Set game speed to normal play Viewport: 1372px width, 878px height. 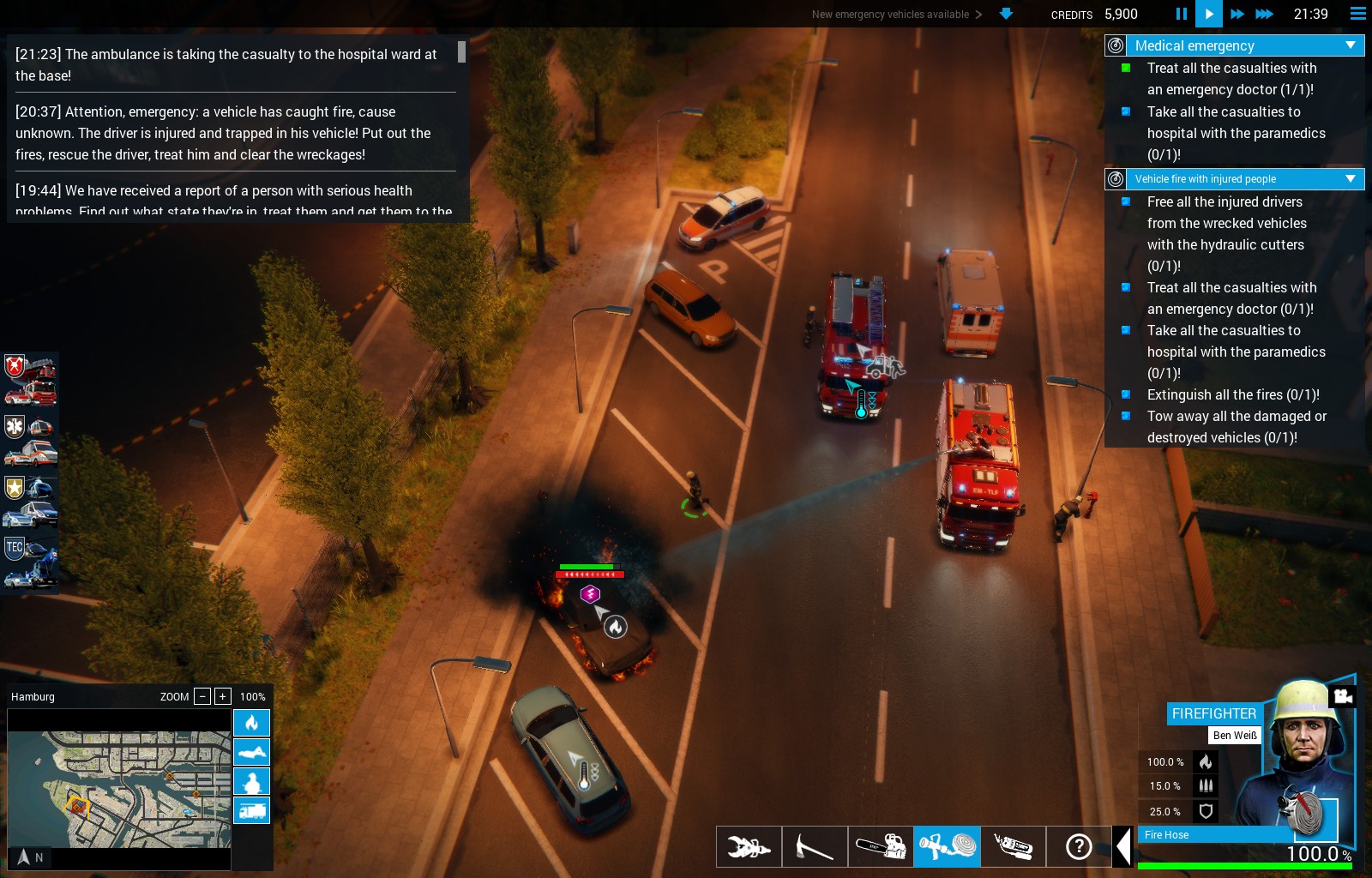(1208, 14)
